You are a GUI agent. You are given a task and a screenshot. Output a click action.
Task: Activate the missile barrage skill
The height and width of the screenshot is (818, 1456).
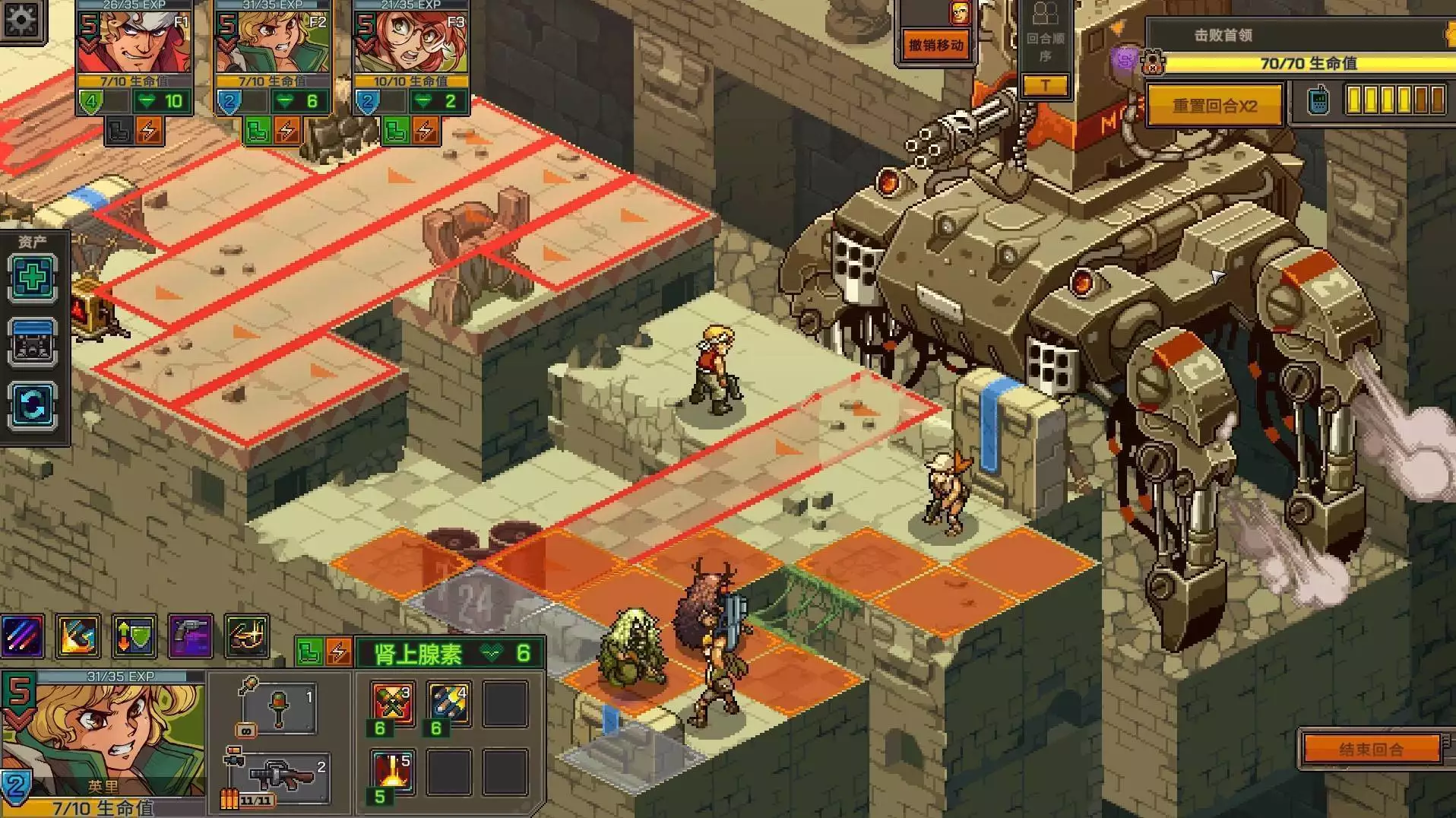pos(449,702)
